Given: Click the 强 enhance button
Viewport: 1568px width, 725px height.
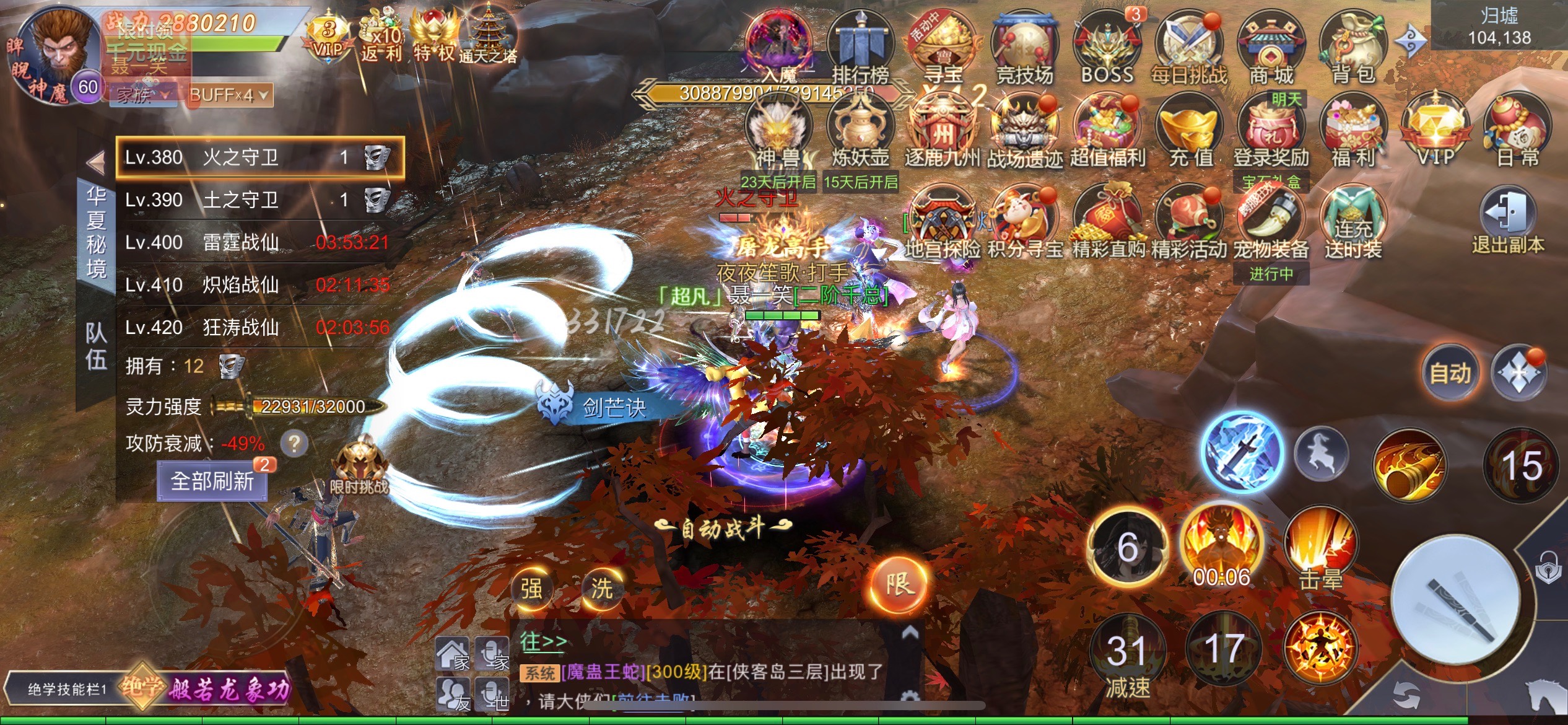Looking at the screenshot, I should click(x=531, y=587).
